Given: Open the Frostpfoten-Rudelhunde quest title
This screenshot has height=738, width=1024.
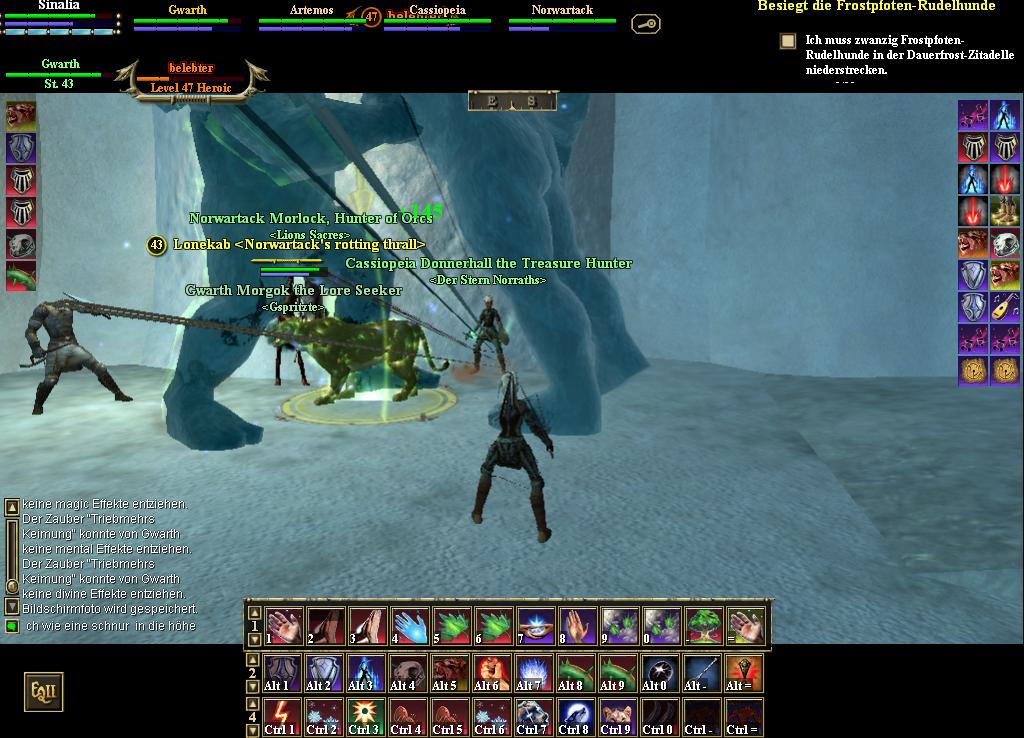Looking at the screenshot, I should click(x=876, y=6).
